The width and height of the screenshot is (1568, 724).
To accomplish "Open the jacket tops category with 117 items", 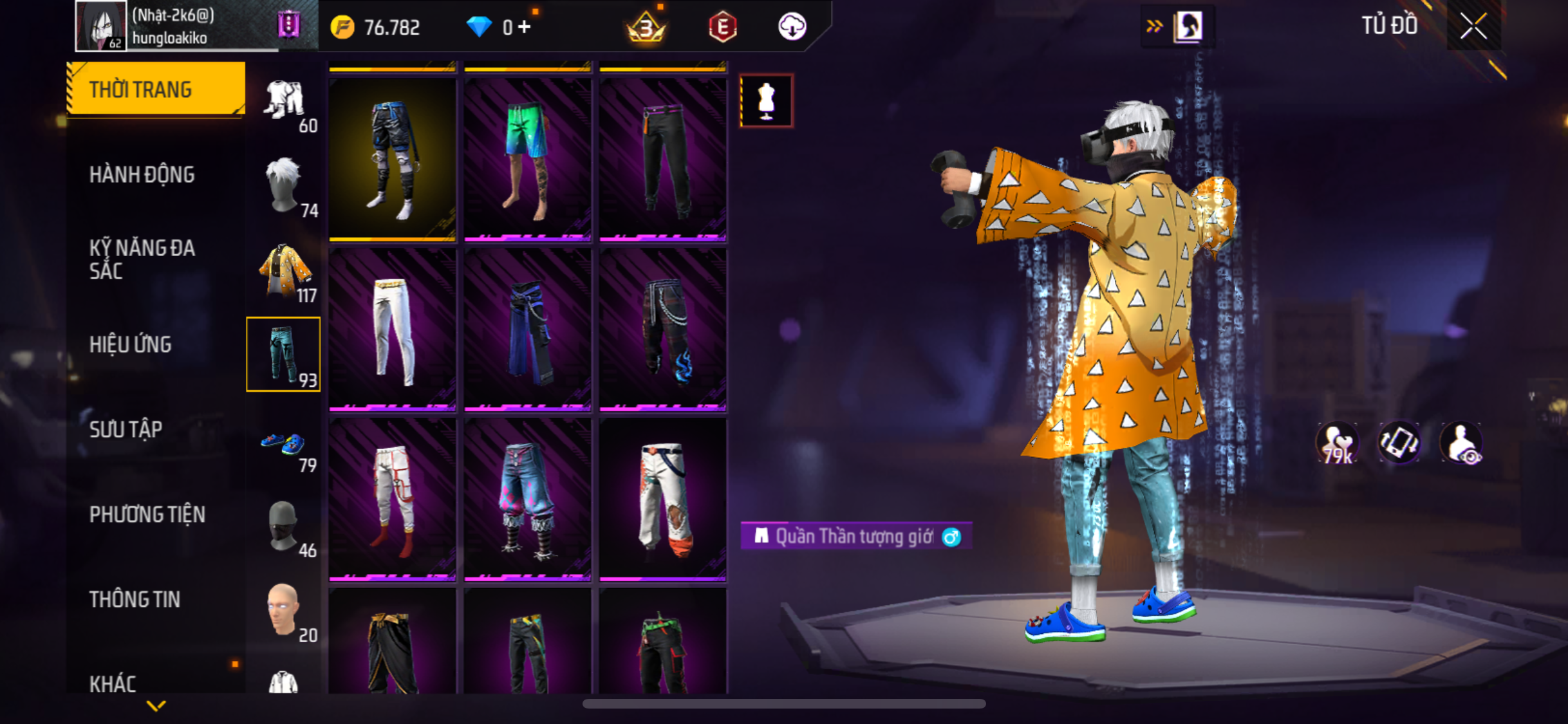I will coord(284,272).
